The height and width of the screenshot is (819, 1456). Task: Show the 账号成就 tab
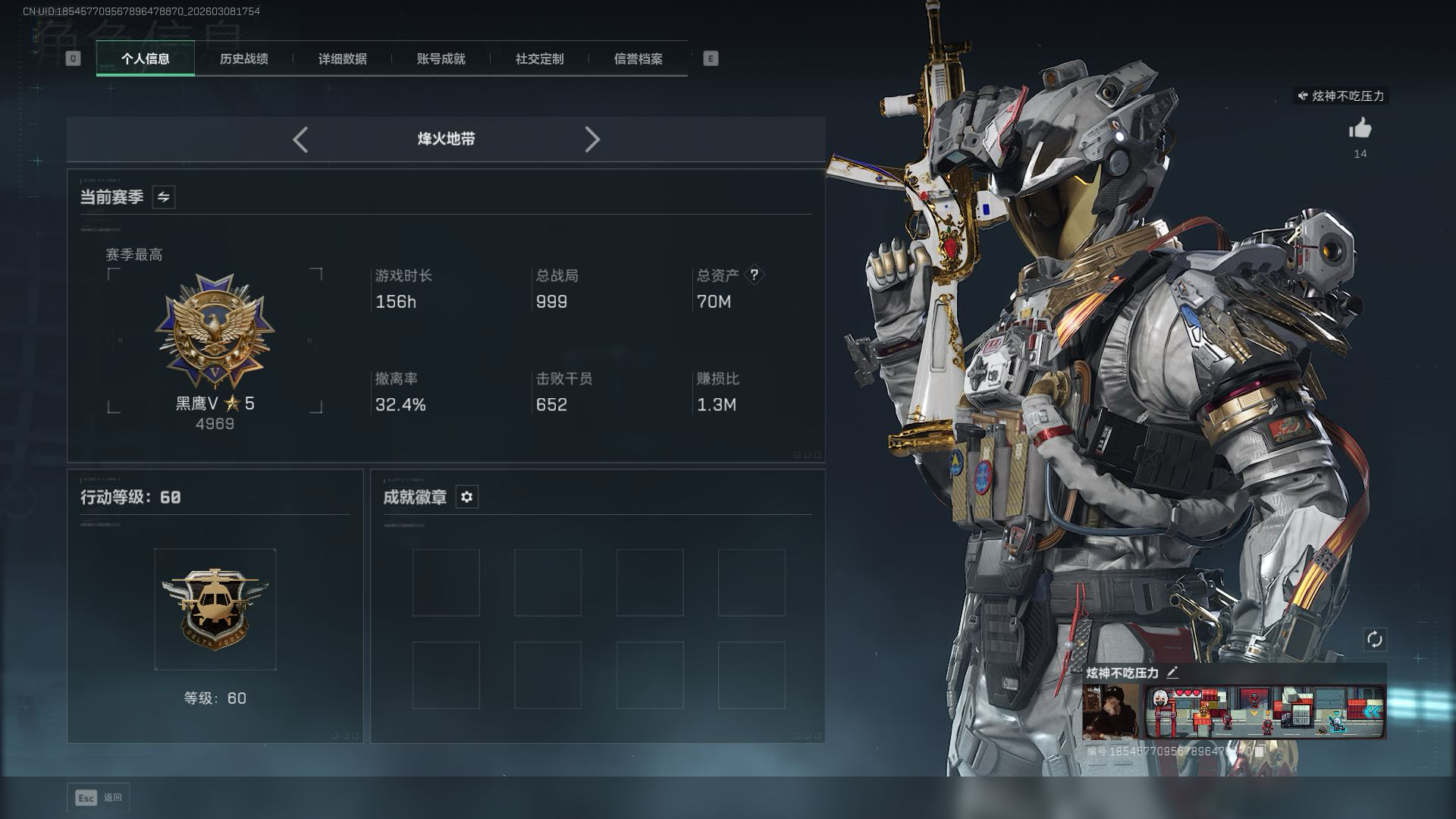[x=441, y=58]
